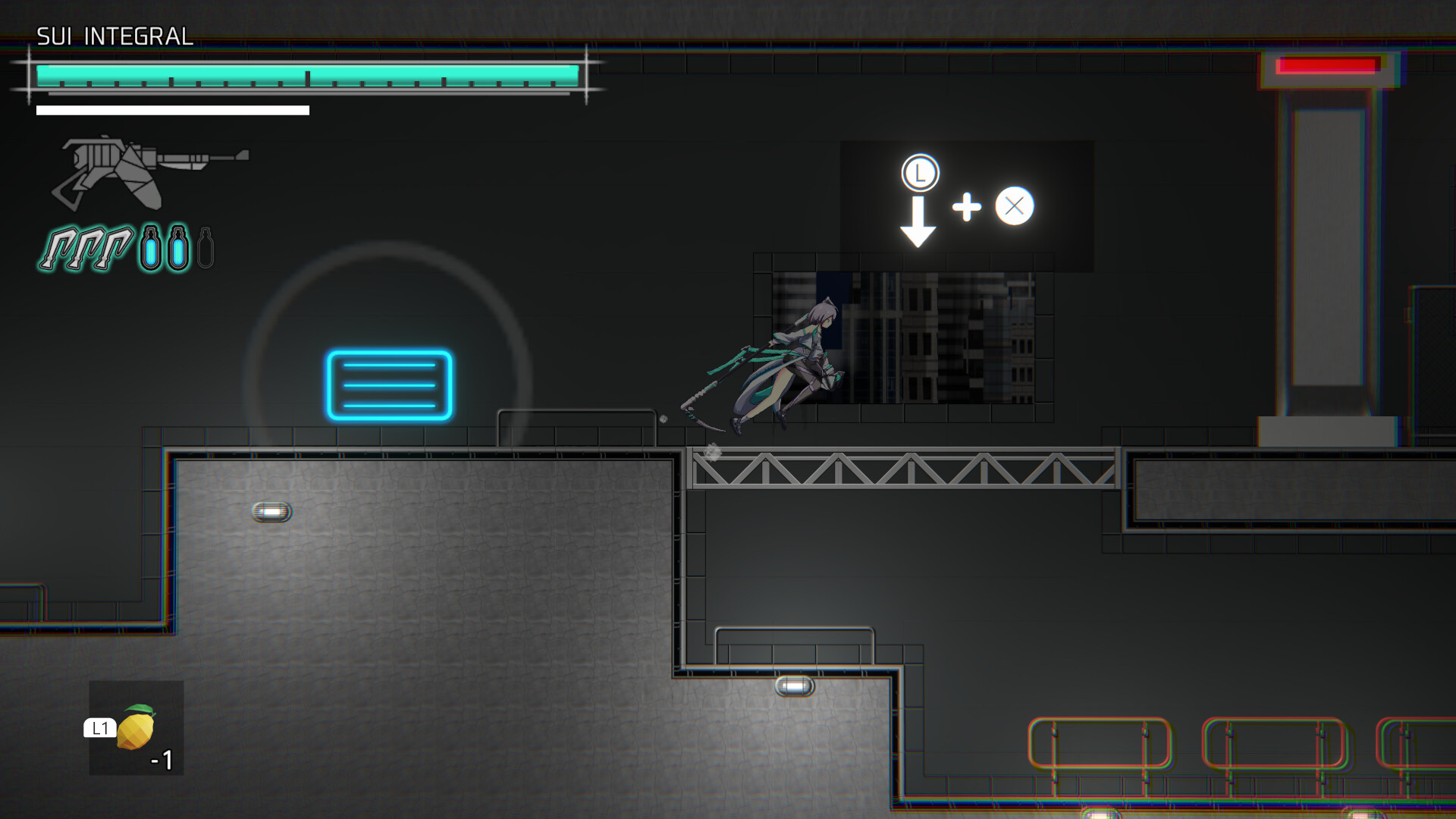Image resolution: width=1456 pixels, height=819 pixels.
Task: Toggle the glowing blue terminal sign
Action: pyautogui.click(x=389, y=386)
